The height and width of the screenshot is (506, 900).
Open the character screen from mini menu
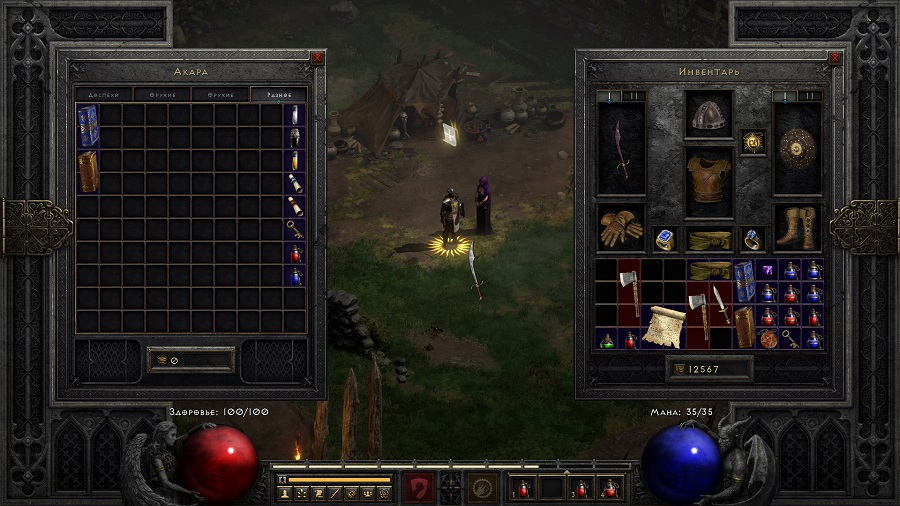pyautogui.click(x=284, y=493)
